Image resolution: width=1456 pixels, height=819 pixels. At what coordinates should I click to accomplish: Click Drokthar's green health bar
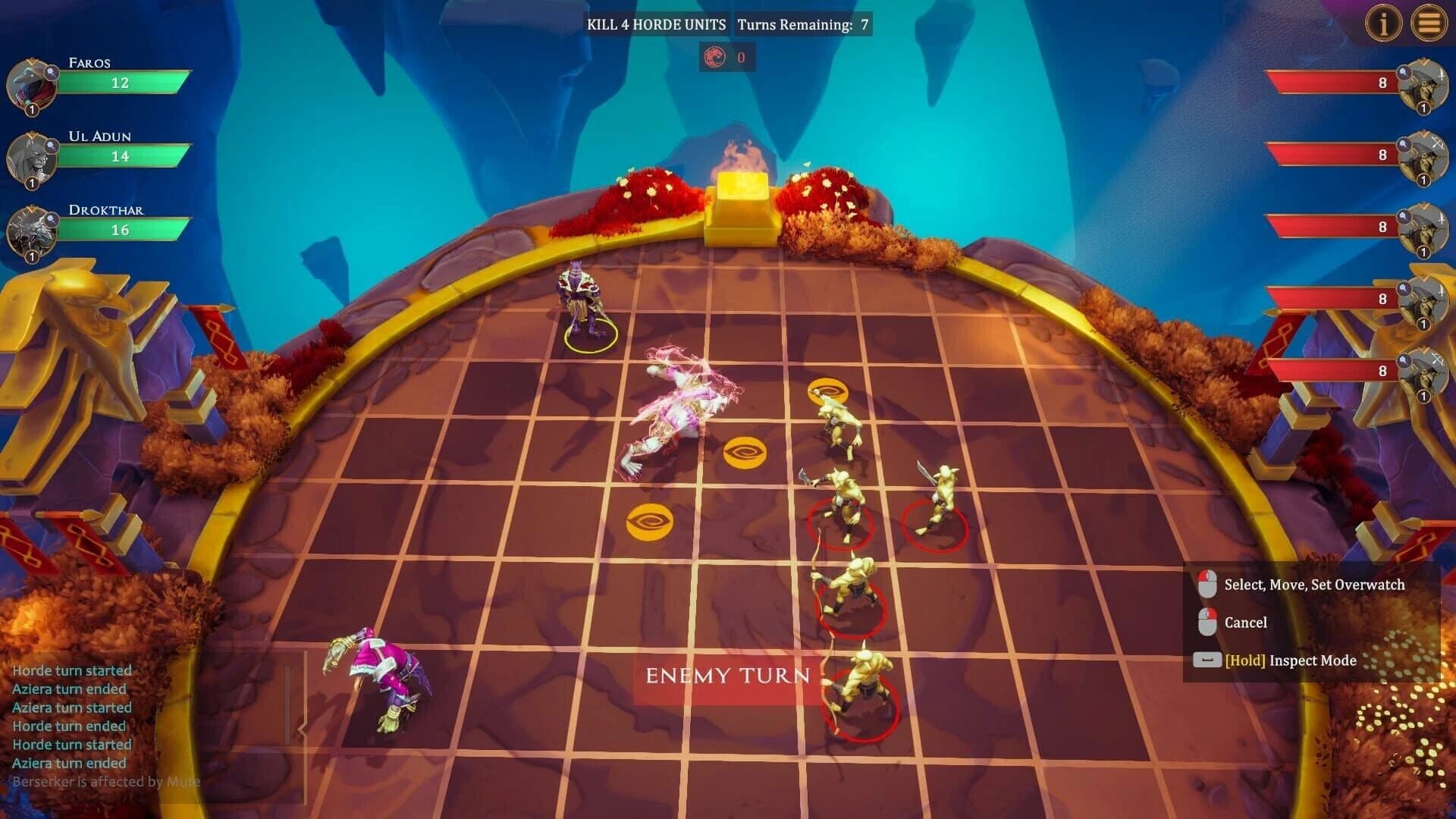[x=121, y=231]
